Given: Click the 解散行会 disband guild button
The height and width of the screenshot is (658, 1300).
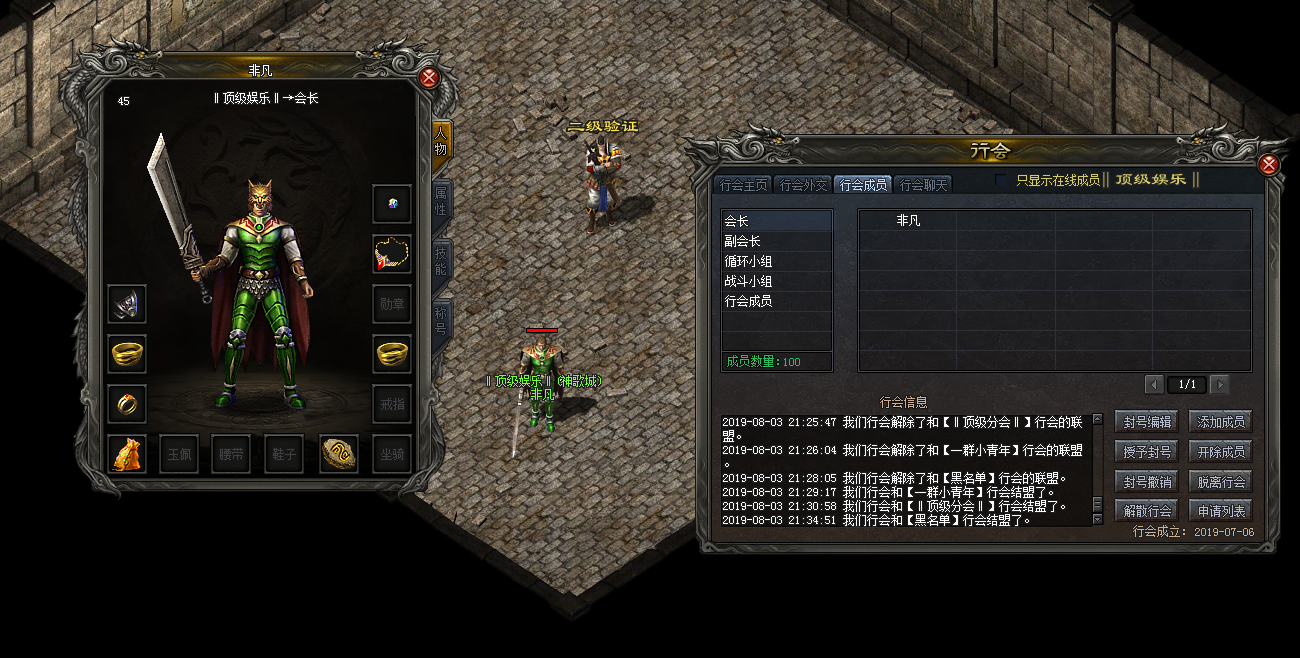Looking at the screenshot, I should pos(1146,511).
